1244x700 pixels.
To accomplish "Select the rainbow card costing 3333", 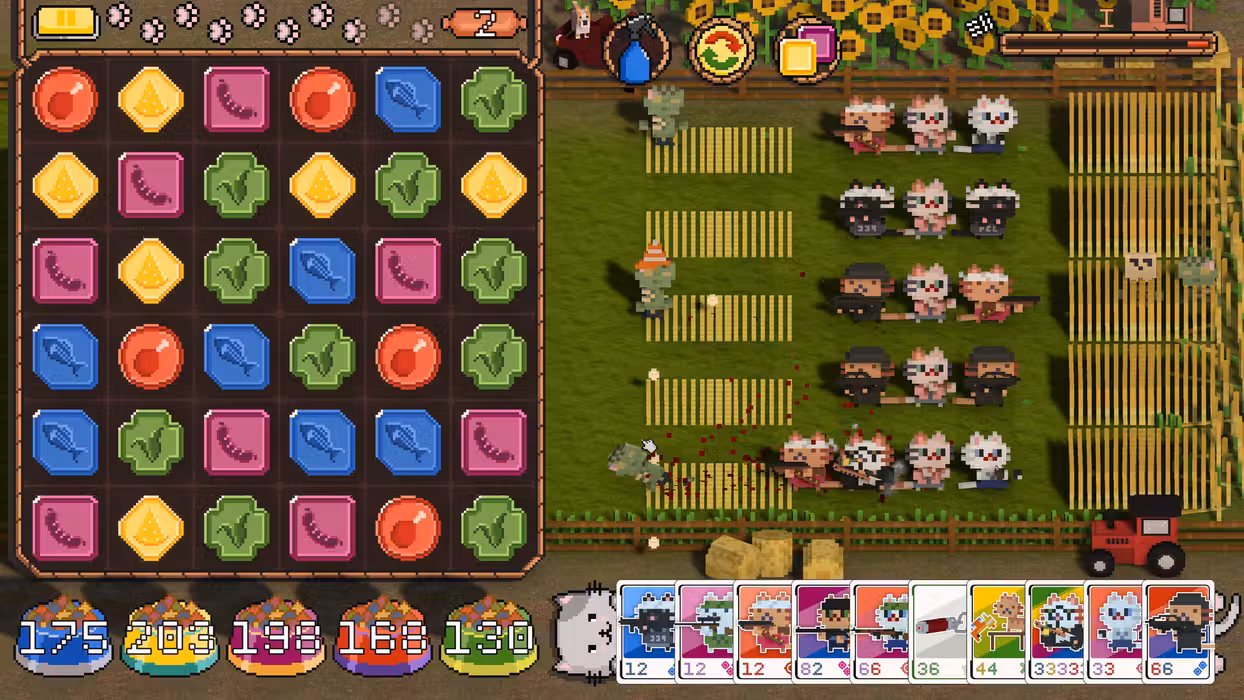I will [x=1057, y=630].
